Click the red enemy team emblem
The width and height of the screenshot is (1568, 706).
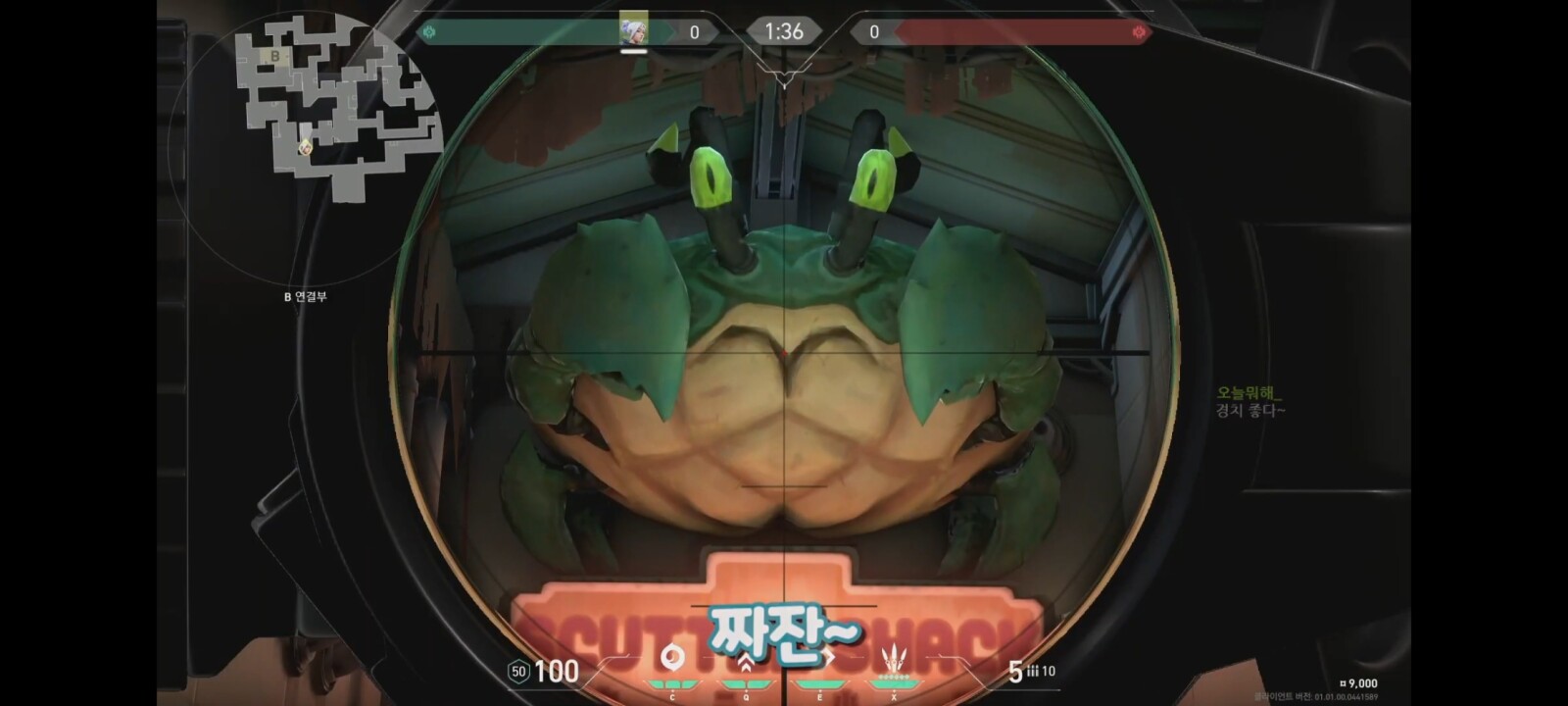click(x=1140, y=30)
